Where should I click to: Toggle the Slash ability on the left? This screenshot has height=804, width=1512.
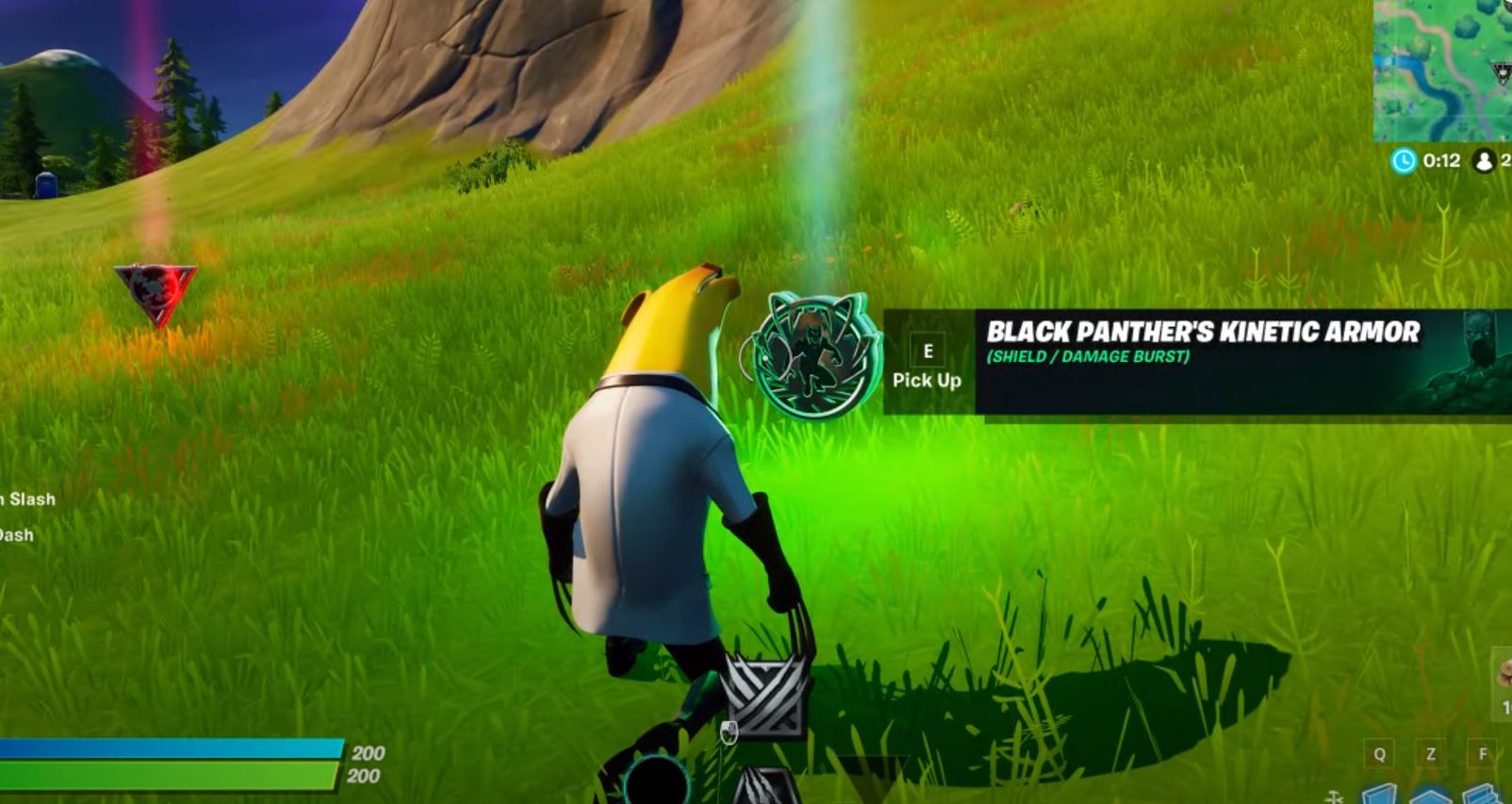pyautogui.click(x=26, y=498)
